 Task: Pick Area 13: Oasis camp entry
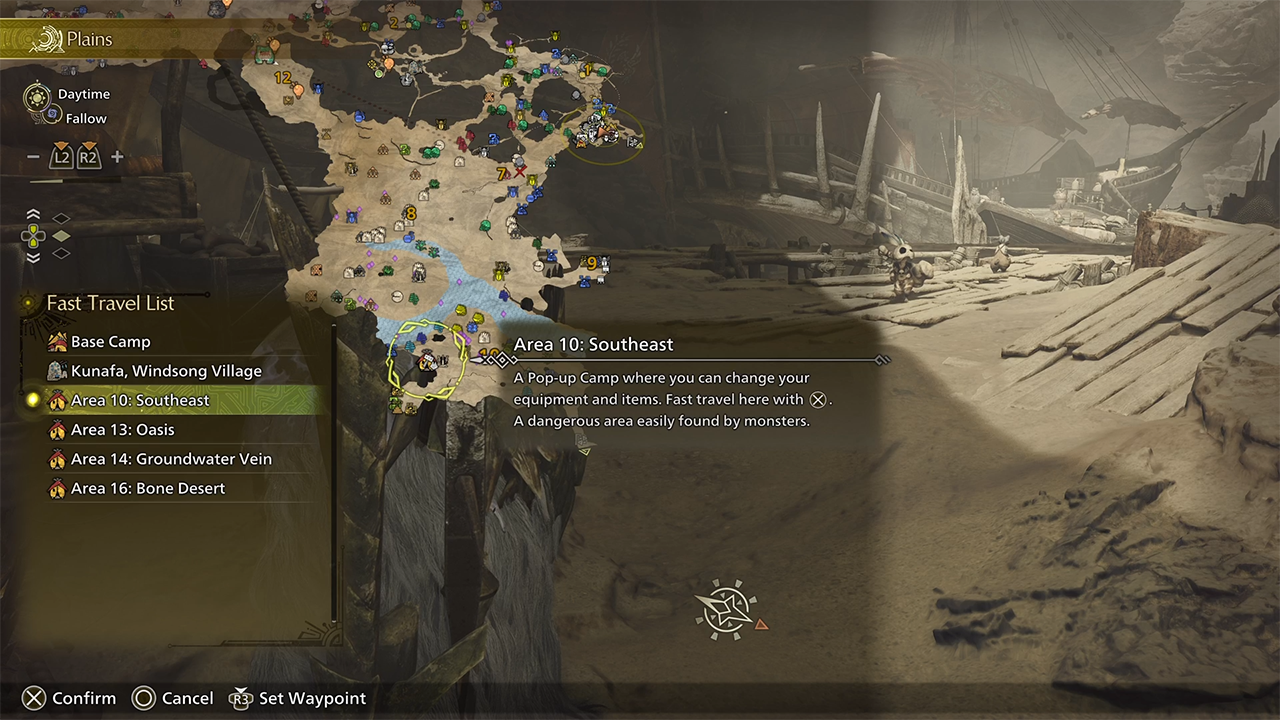122,430
